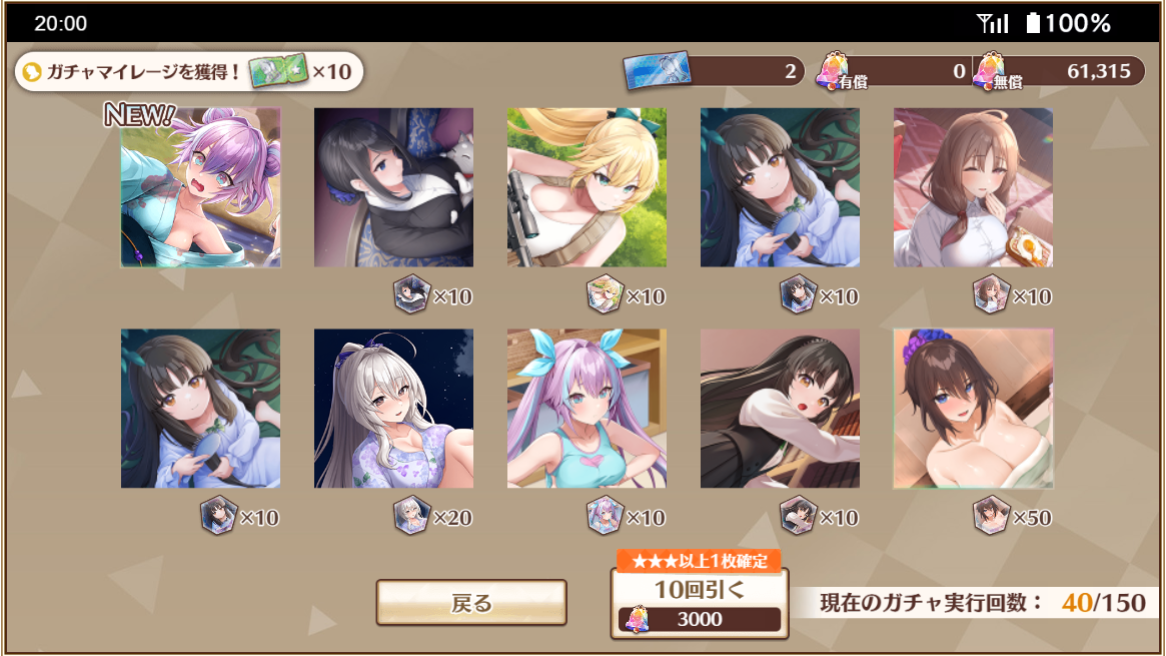Choose the black-haired girl in black skirt card

780,408
